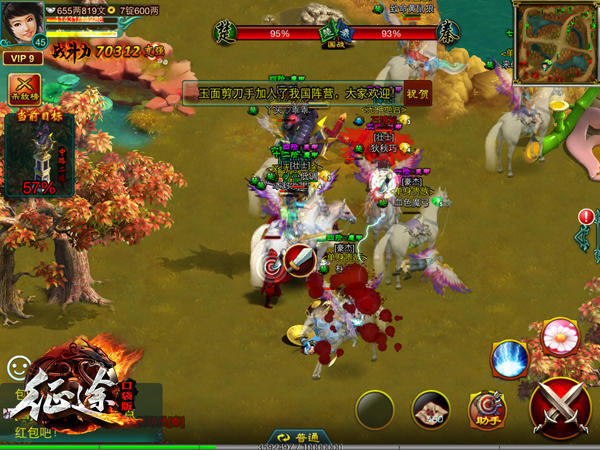The width and height of the screenshot is (600, 450).
Task: Open the red exclamation alert icon
Action: (586, 217)
